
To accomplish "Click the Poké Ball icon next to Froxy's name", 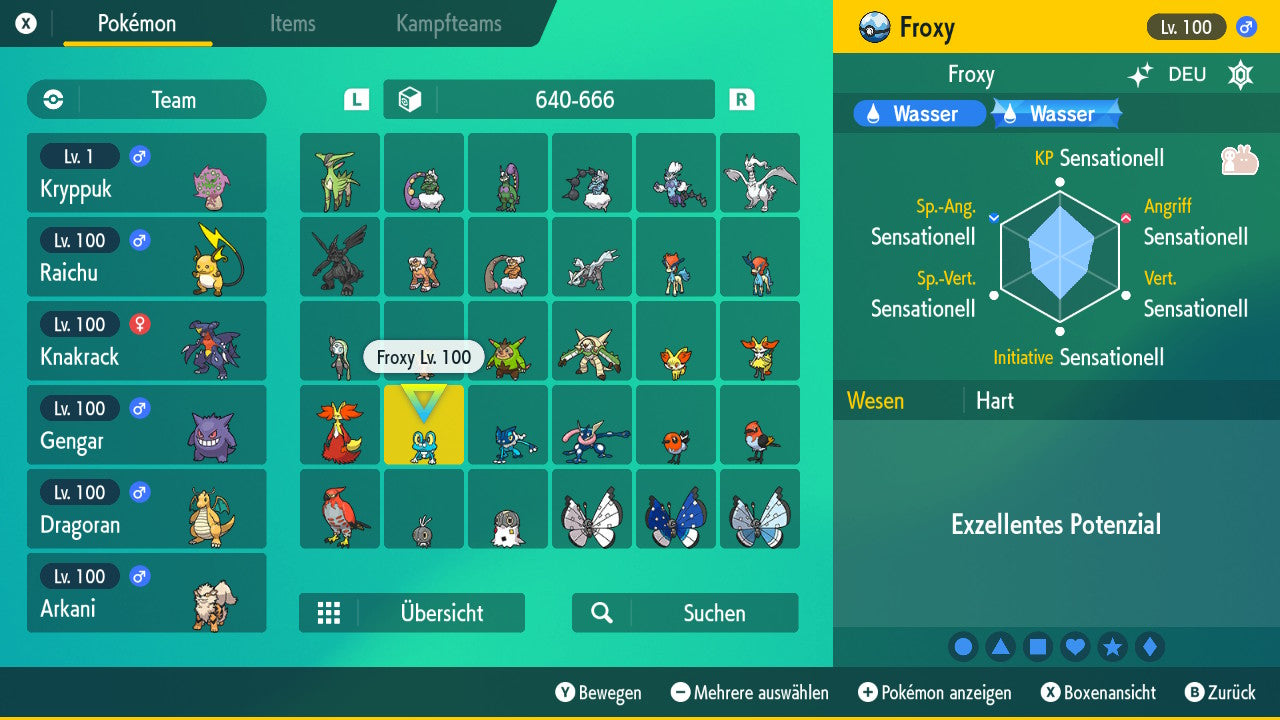I will [875, 27].
